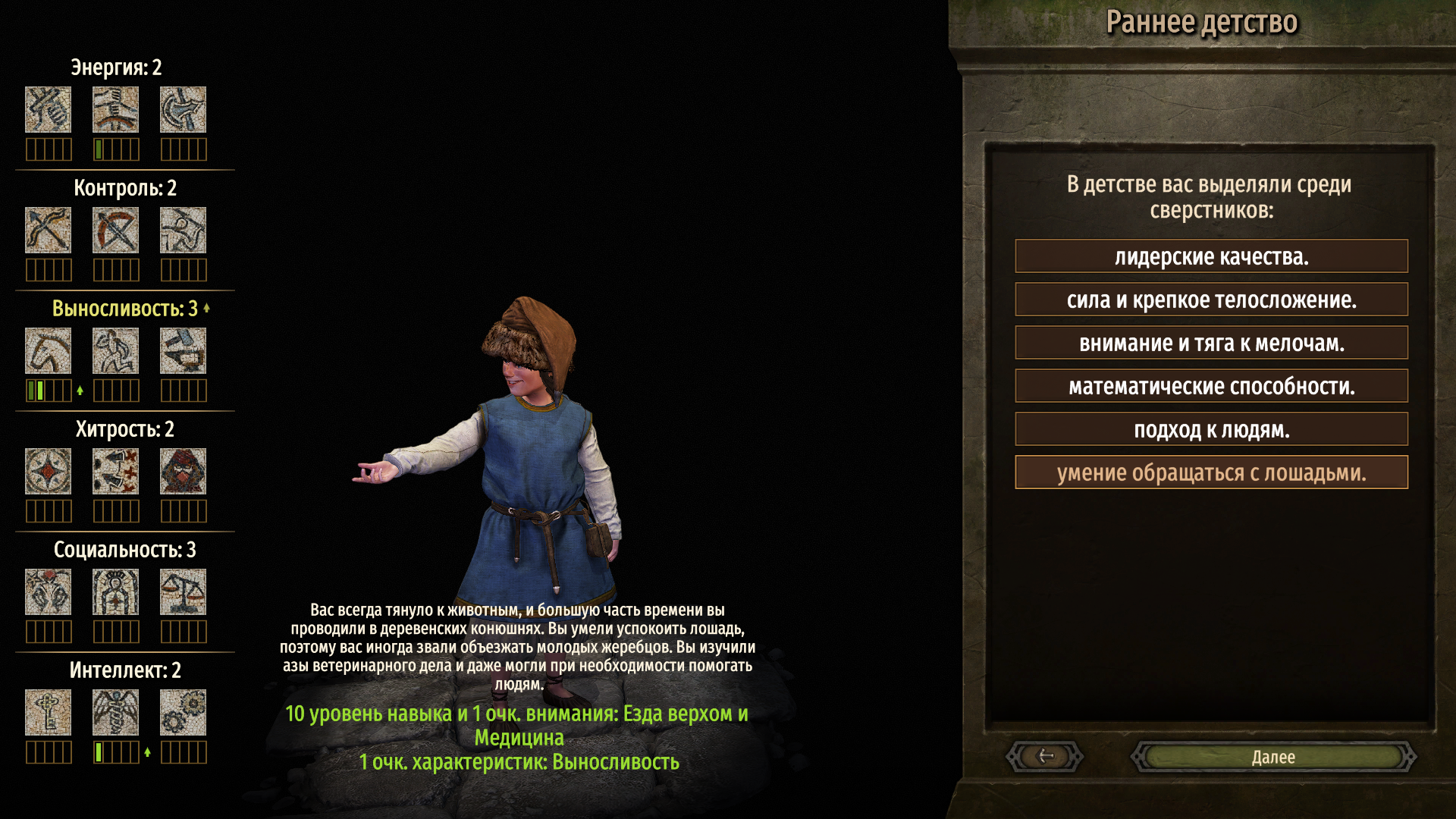
Task: Choose «математические способности» childhood trait
Action: coord(1211,387)
